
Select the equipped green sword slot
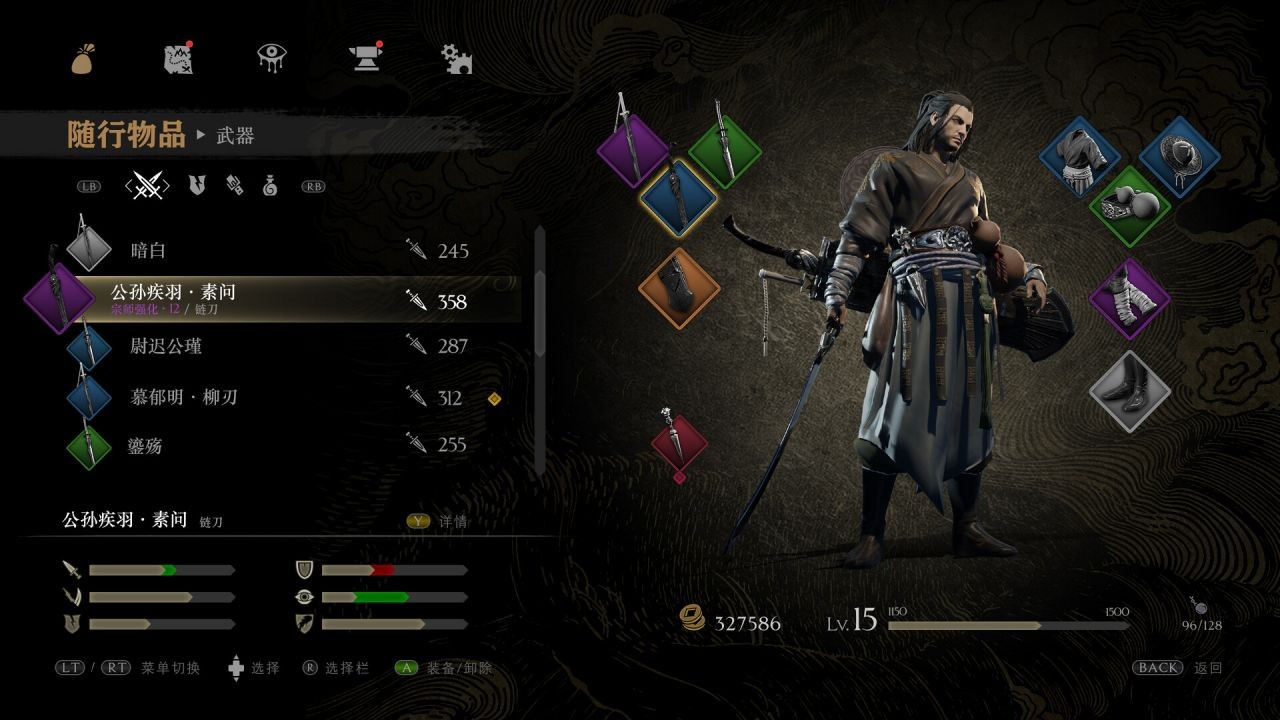pyautogui.click(x=725, y=152)
